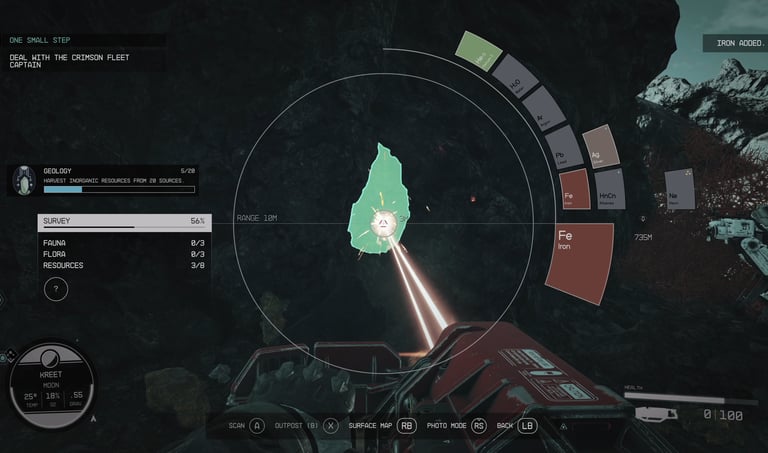Select the Flora survey row
Screen dimensions: 768x453
(x=123, y=254)
